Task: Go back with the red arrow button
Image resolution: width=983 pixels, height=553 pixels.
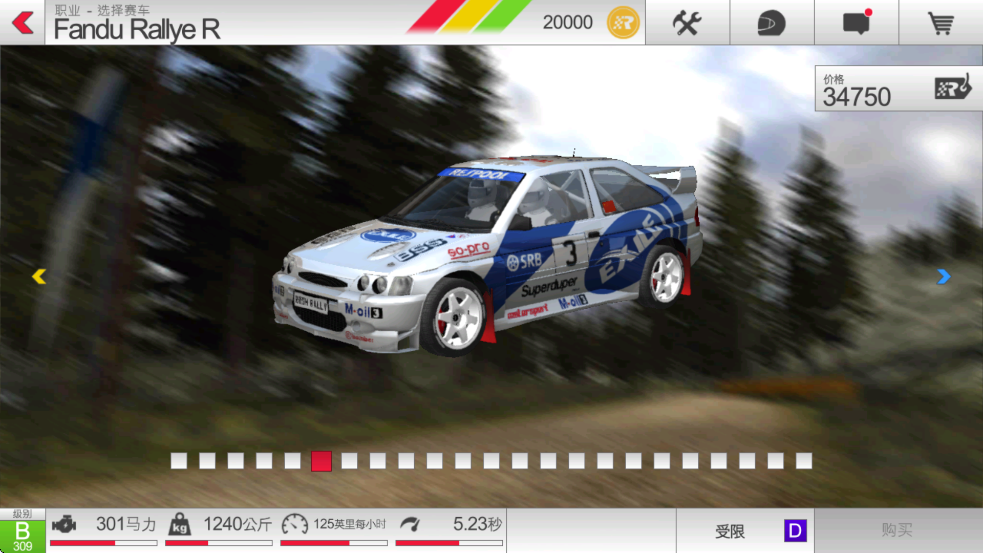Action: (22, 22)
